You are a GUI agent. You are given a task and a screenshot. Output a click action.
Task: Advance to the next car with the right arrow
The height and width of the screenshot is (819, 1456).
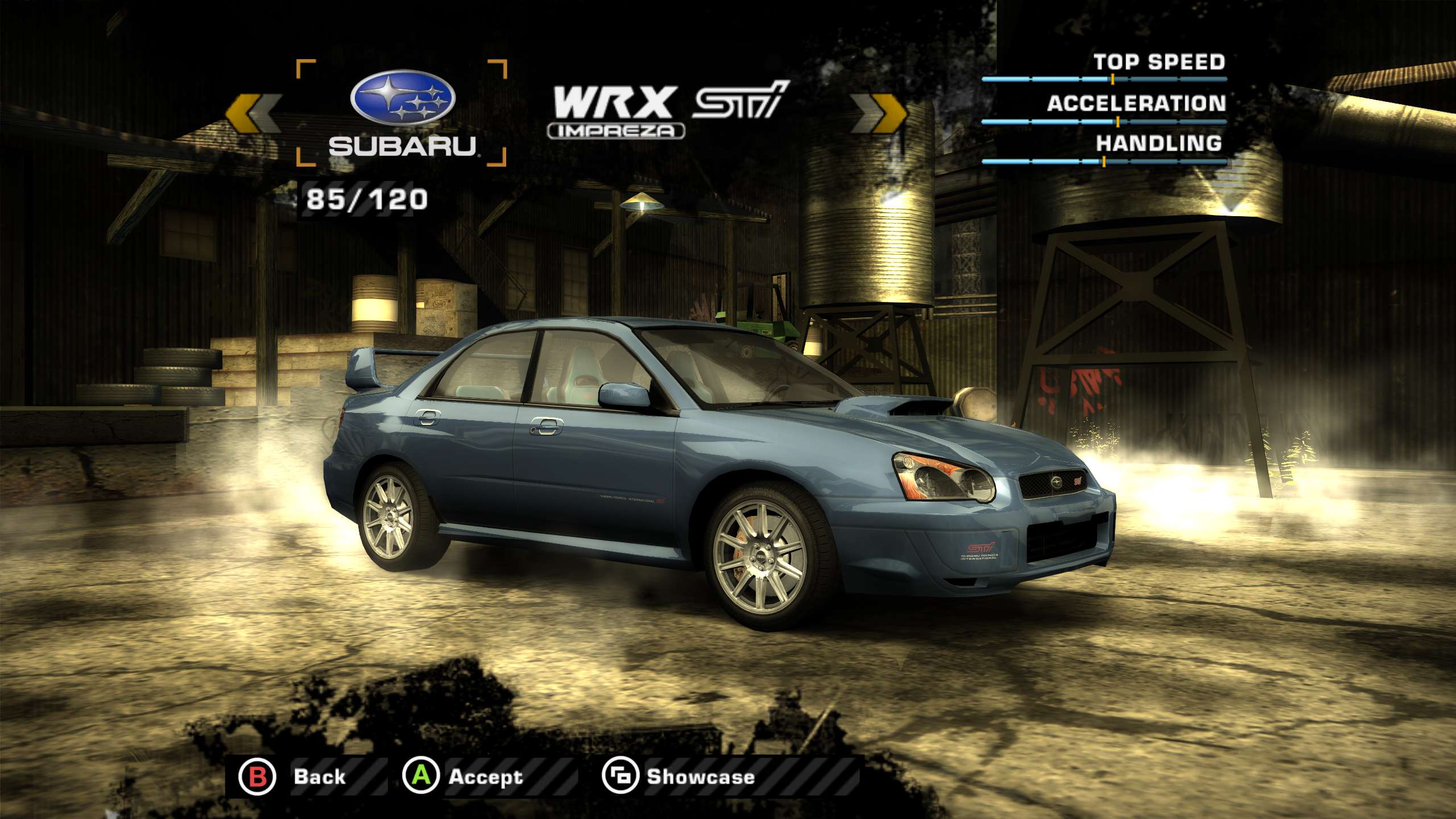(x=879, y=113)
